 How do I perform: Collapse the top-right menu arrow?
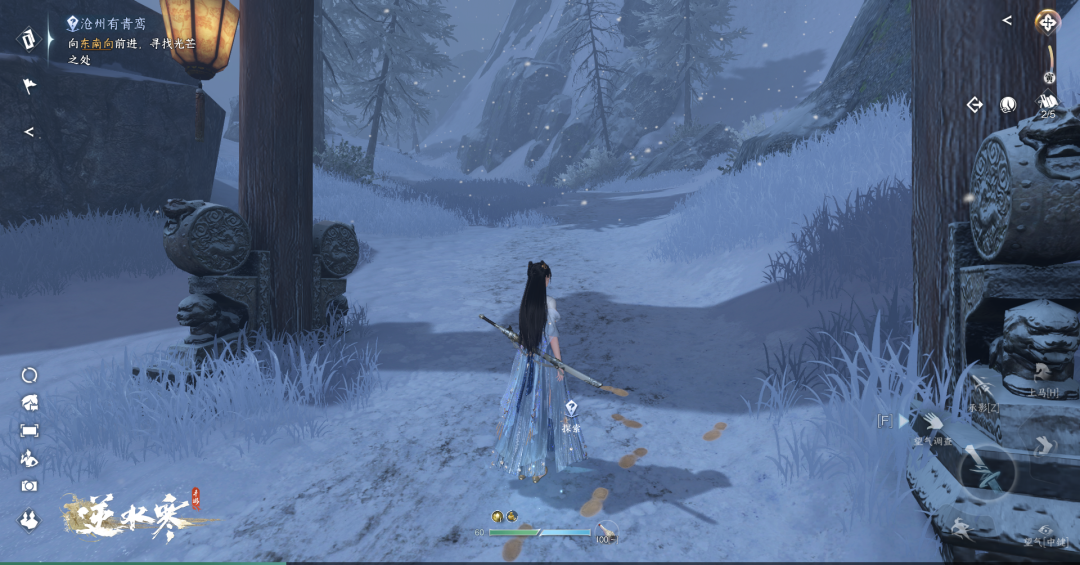[x=1007, y=21]
